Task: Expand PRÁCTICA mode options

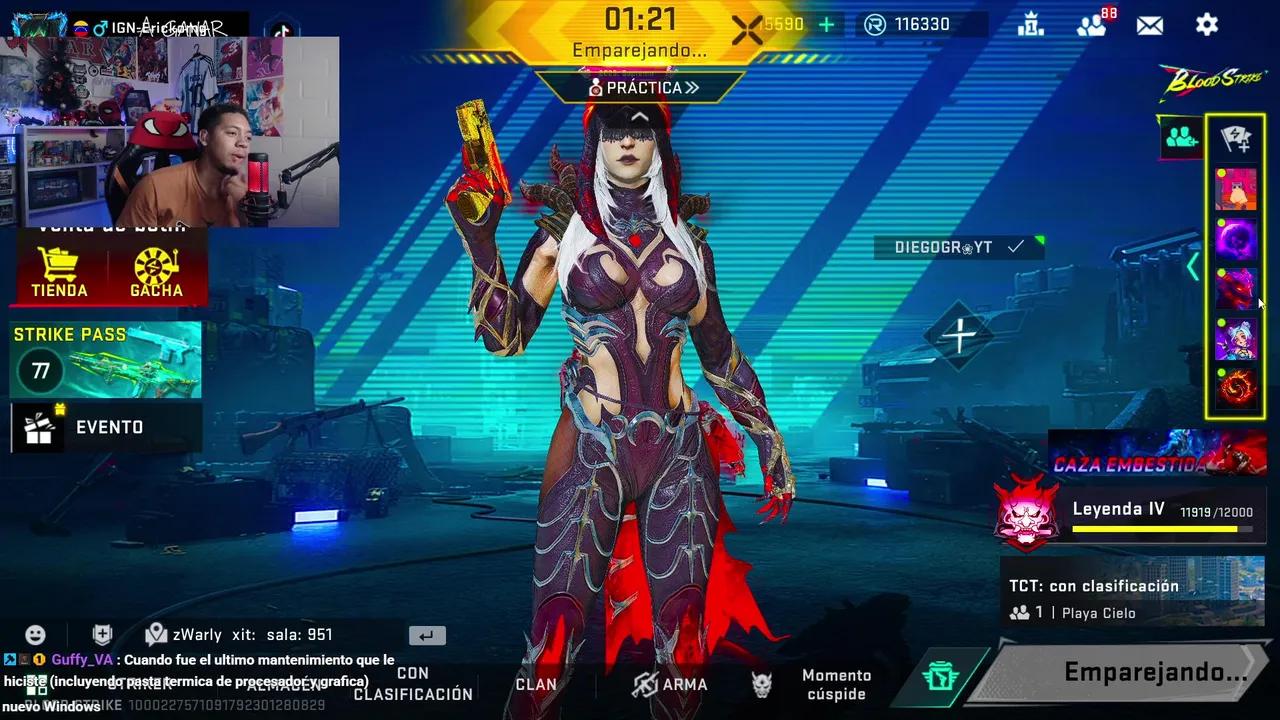Action: (644, 88)
